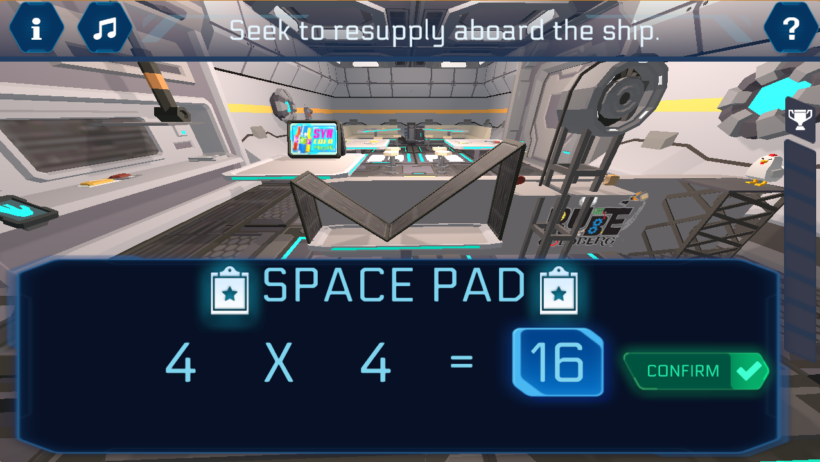Screen dimensions: 820x462
Task: Open the info panel
Action: [x=37, y=28]
